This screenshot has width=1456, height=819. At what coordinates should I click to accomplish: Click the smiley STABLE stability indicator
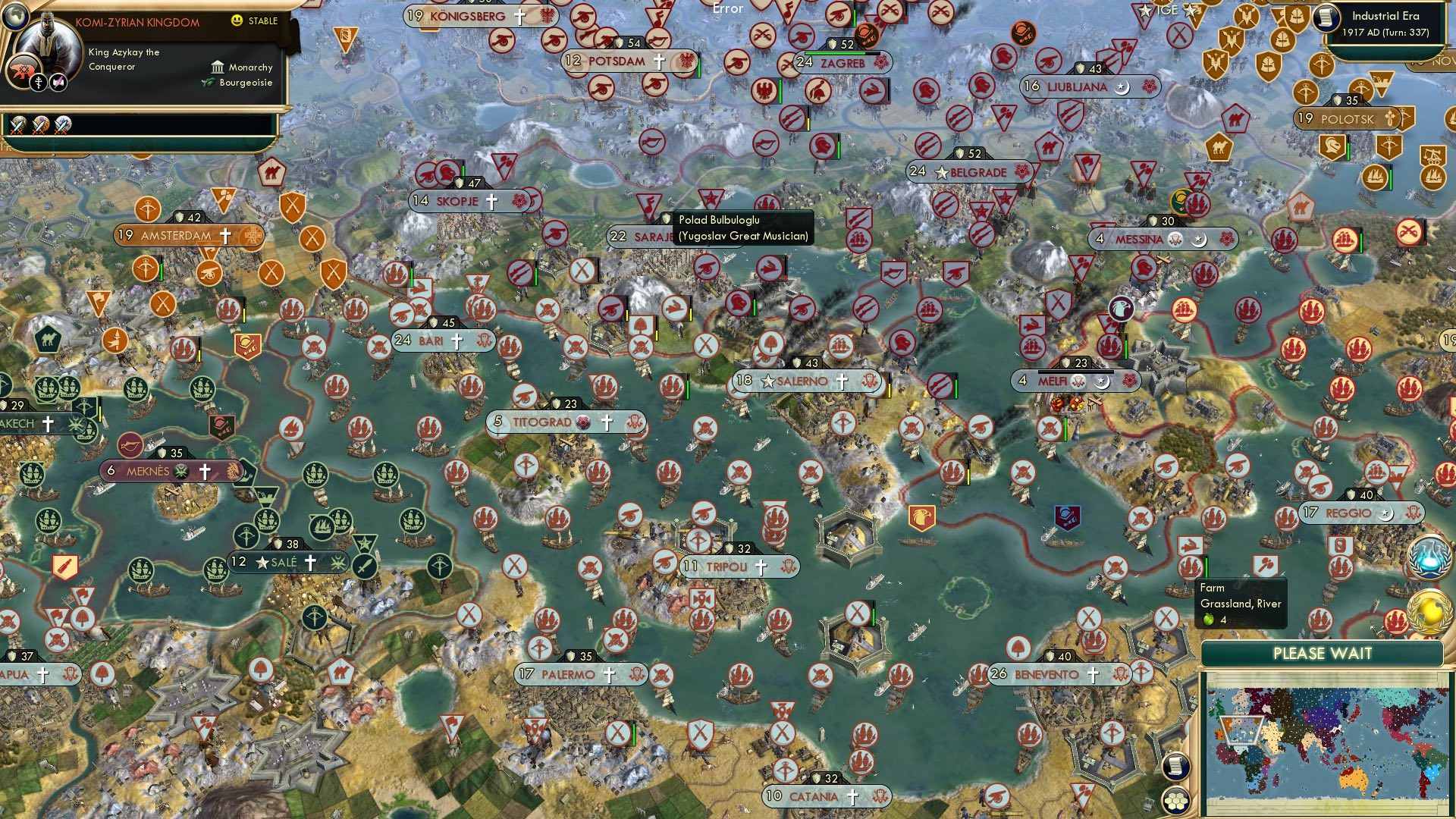point(237,21)
